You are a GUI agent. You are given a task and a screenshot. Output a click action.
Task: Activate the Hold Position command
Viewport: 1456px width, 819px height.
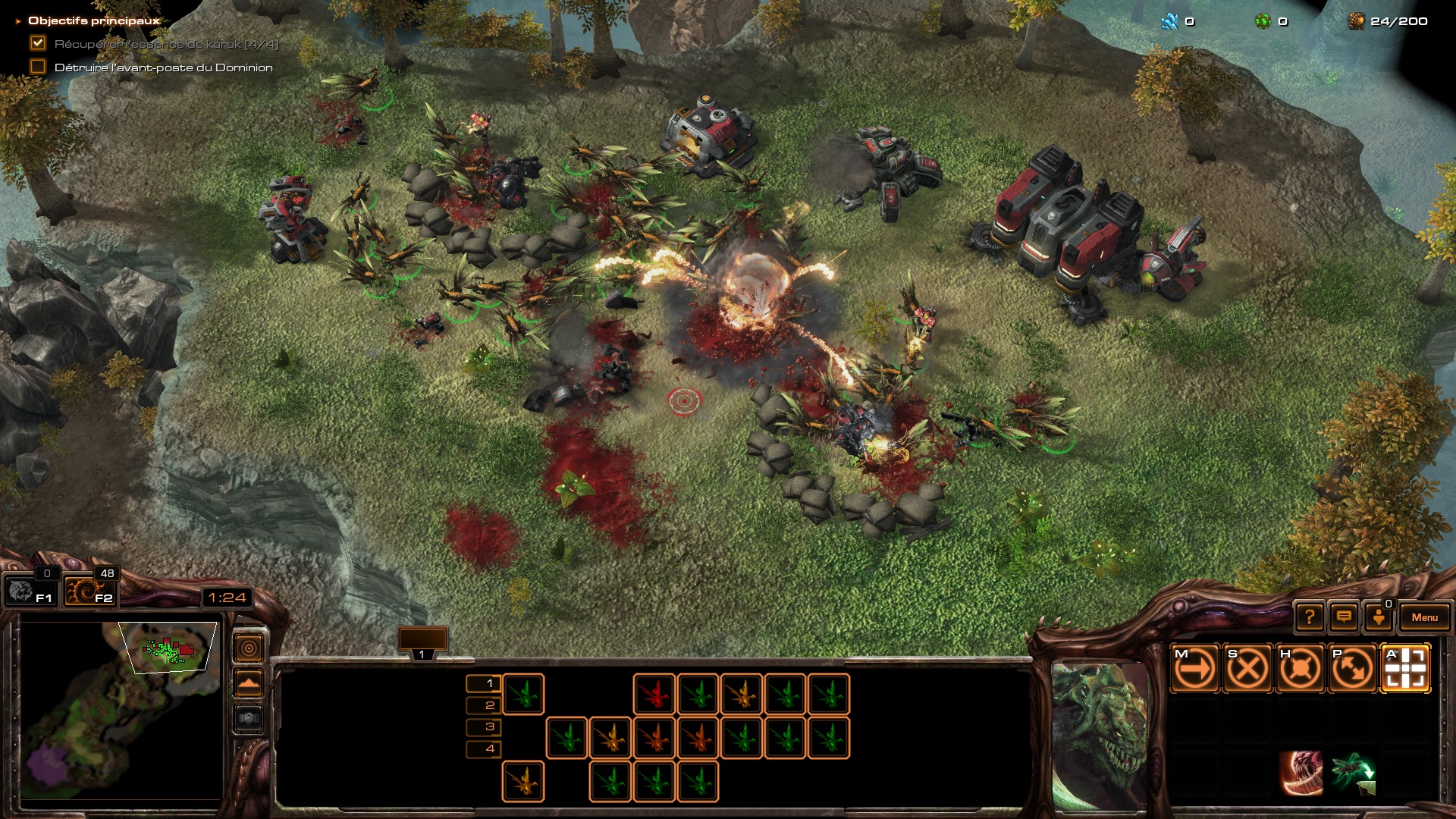click(x=1300, y=669)
